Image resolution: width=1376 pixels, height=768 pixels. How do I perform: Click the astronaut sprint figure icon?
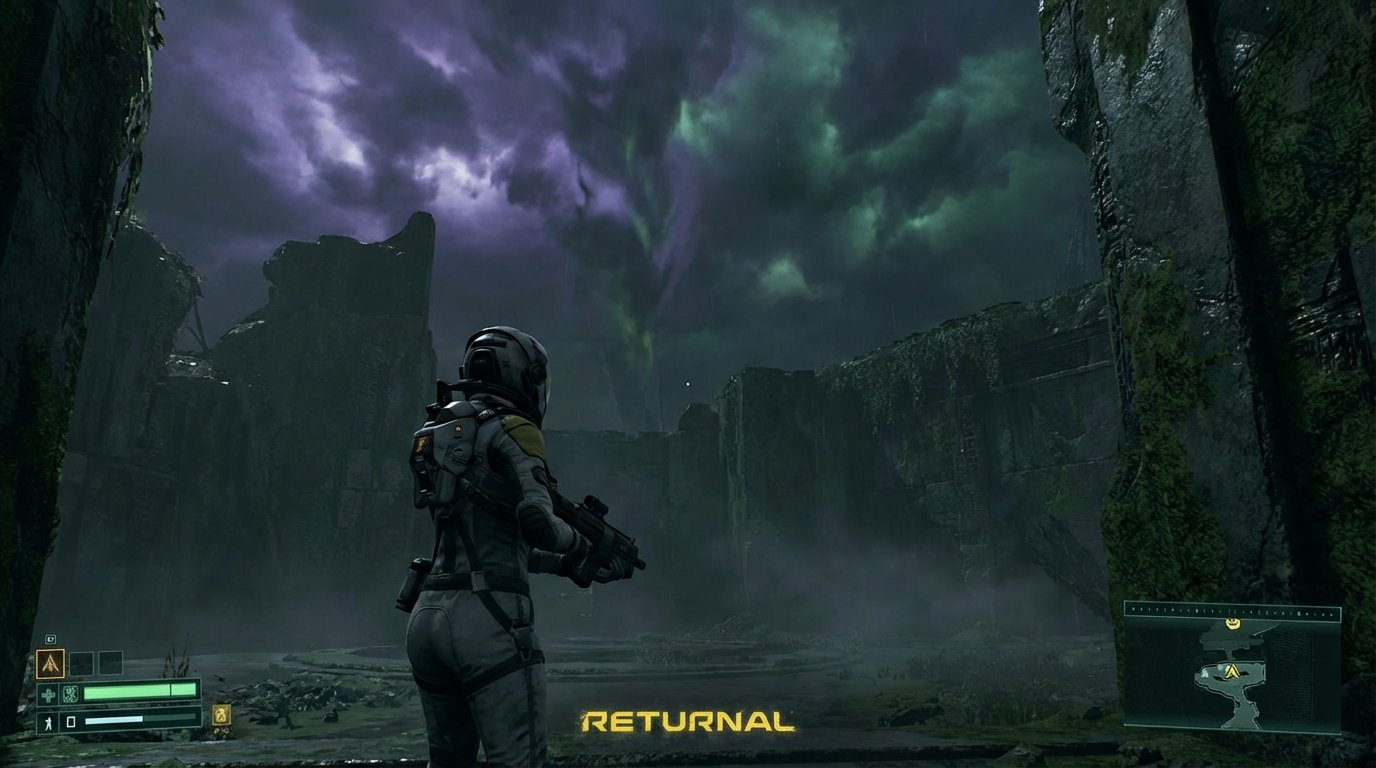(x=48, y=720)
